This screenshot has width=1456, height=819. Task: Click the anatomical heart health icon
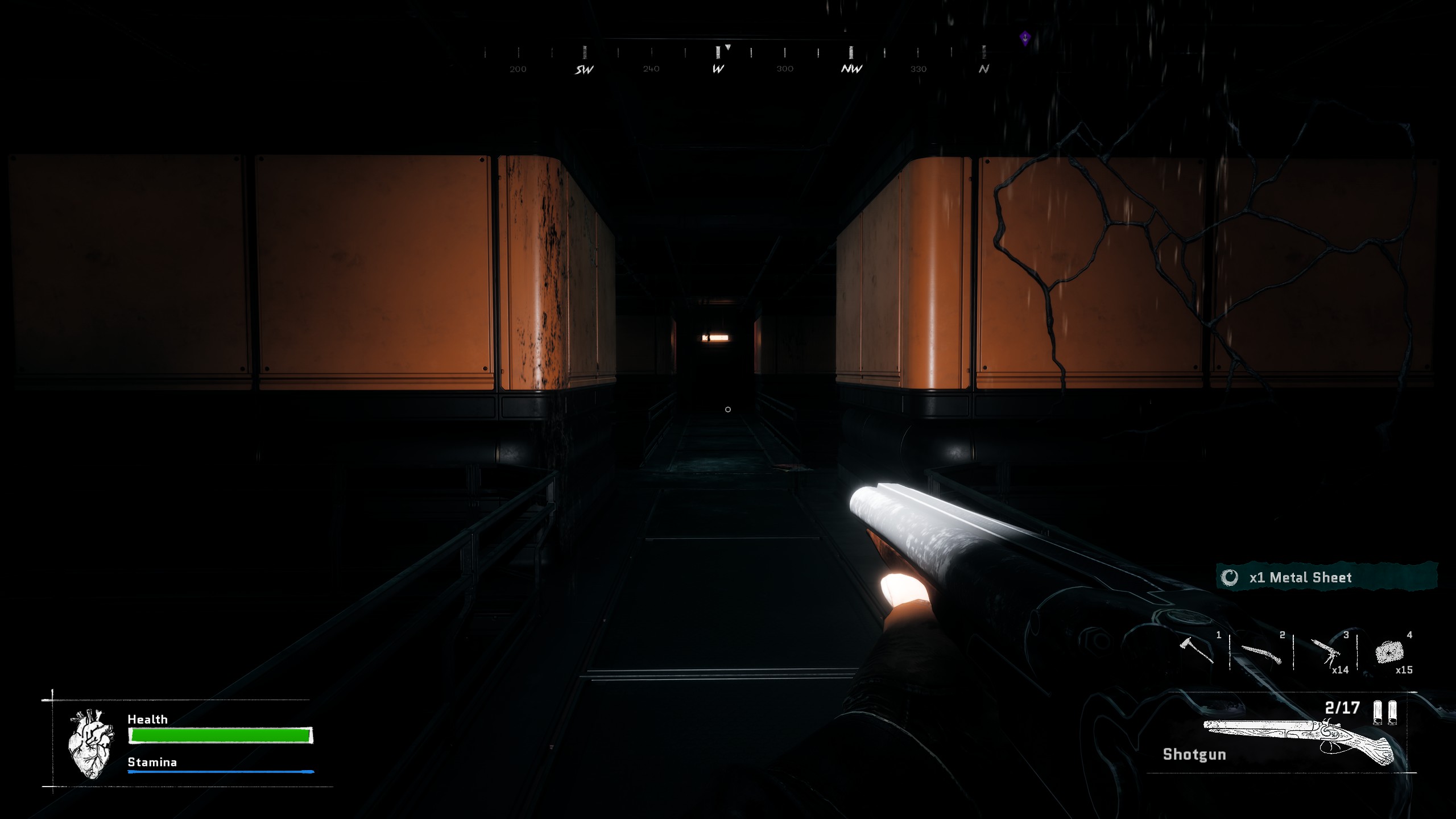click(90, 743)
